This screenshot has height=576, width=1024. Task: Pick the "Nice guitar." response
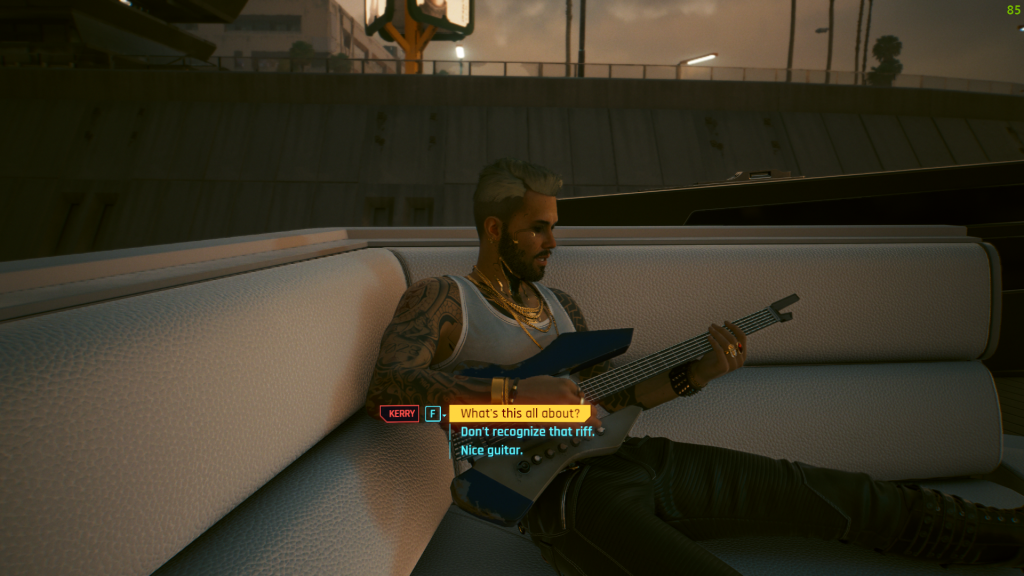click(x=491, y=451)
